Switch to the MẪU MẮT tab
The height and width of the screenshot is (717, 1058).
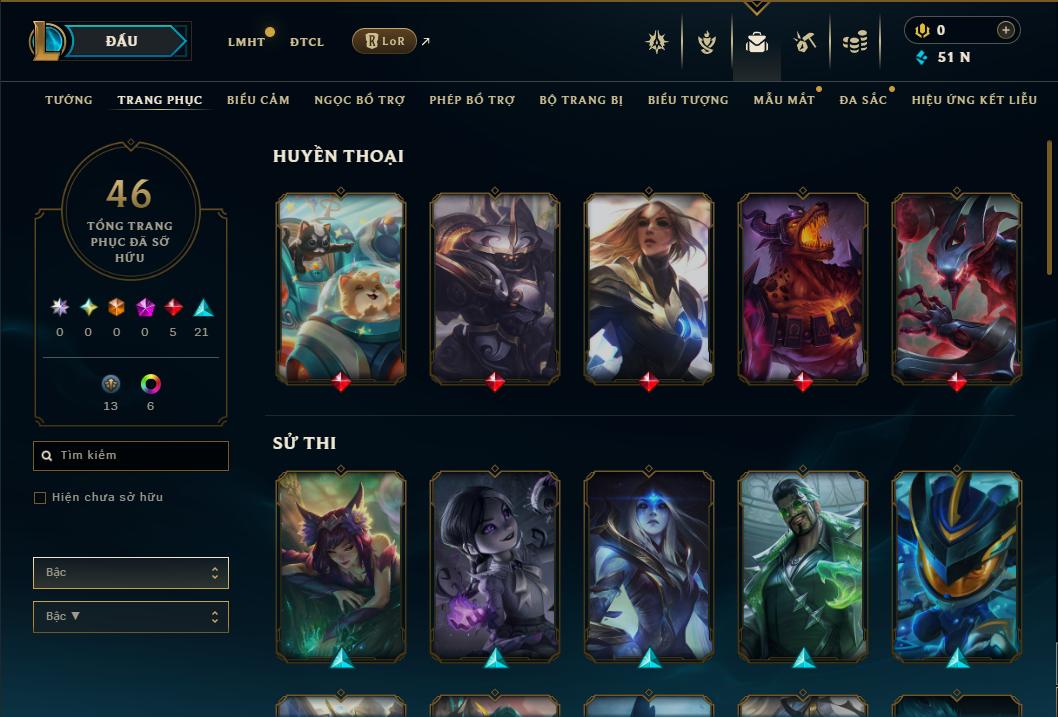[784, 100]
